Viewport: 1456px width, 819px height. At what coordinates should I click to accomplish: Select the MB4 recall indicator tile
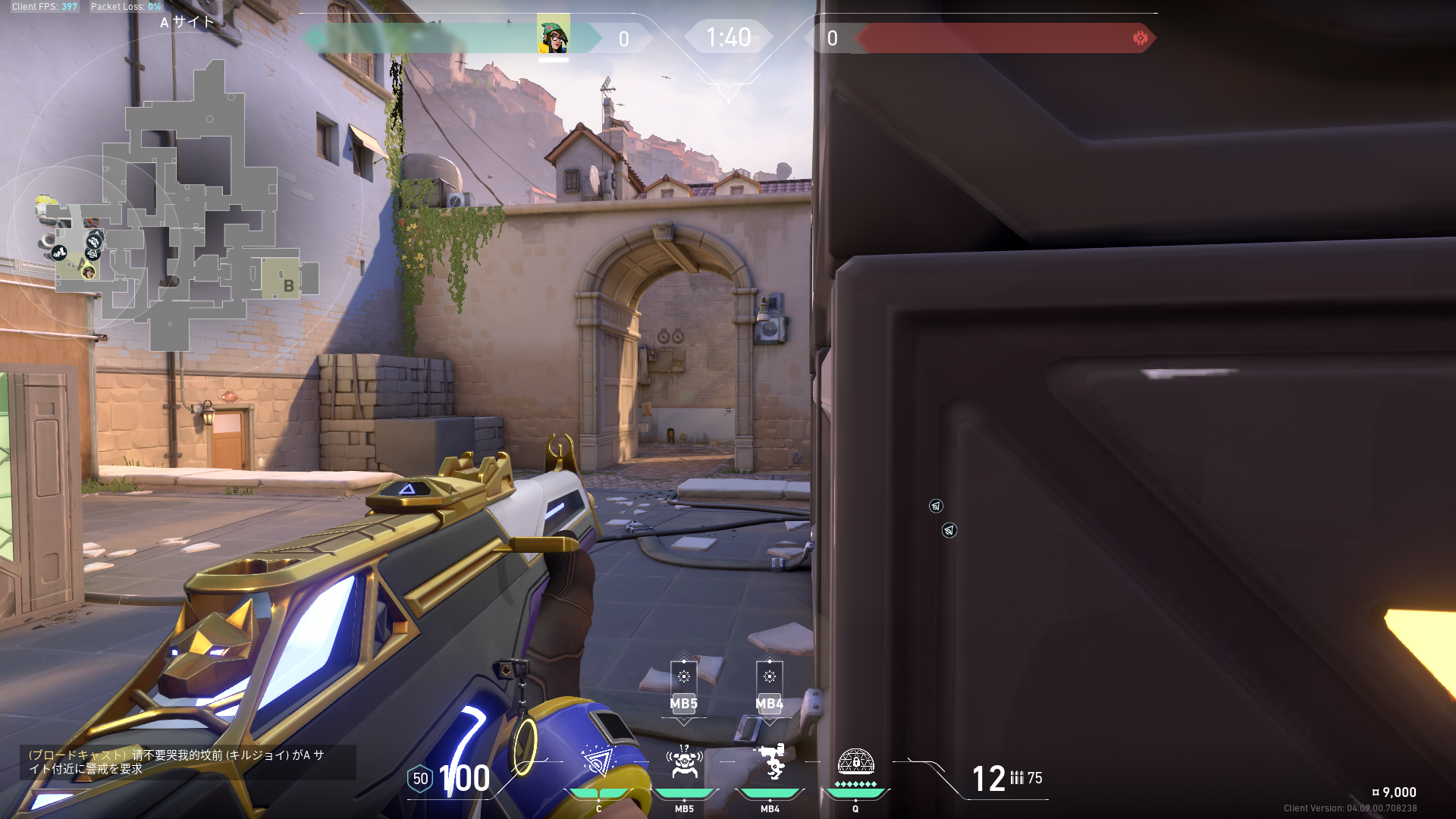pos(769,689)
